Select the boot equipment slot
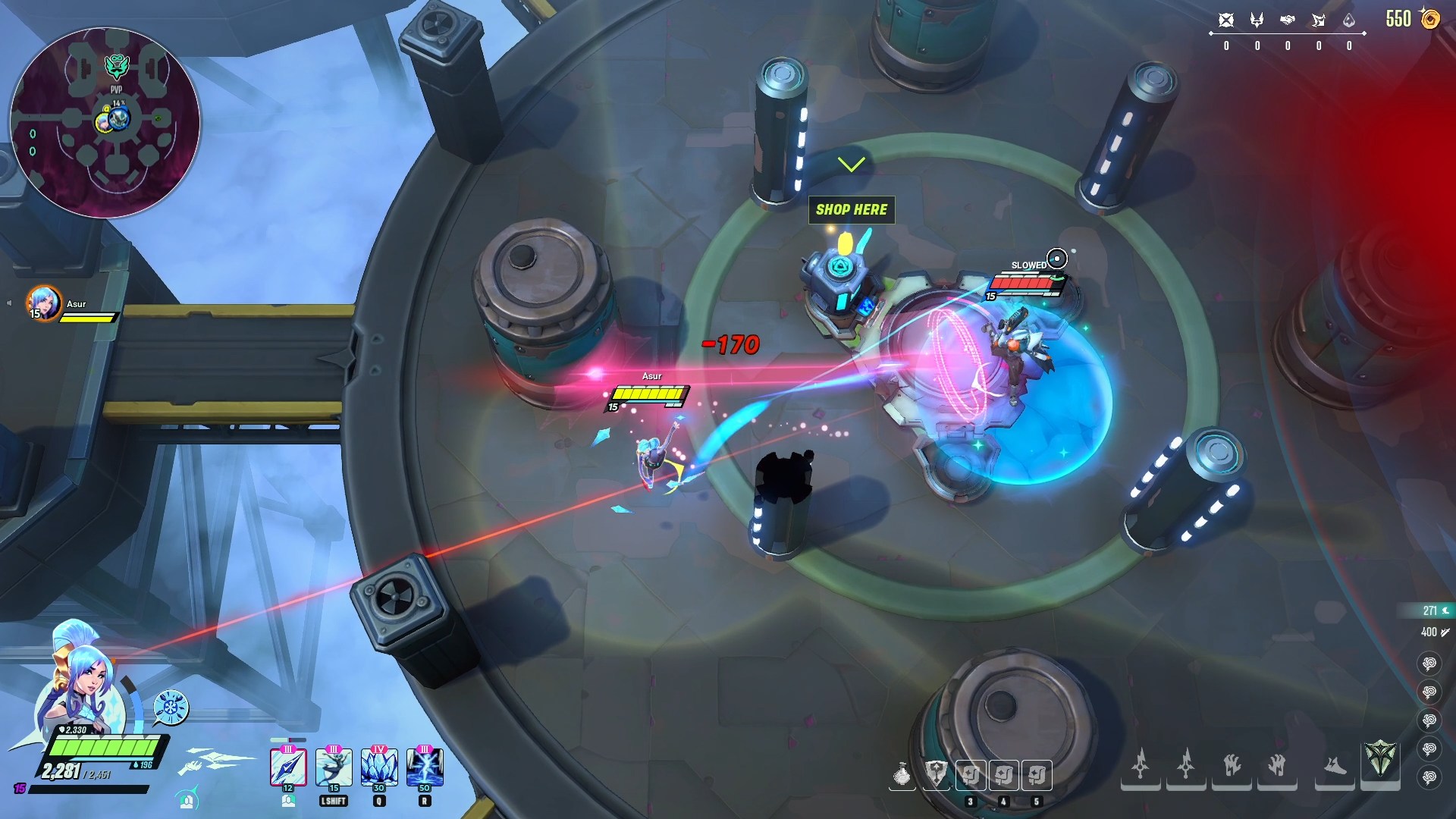This screenshot has width=1456, height=819. tap(1335, 766)
